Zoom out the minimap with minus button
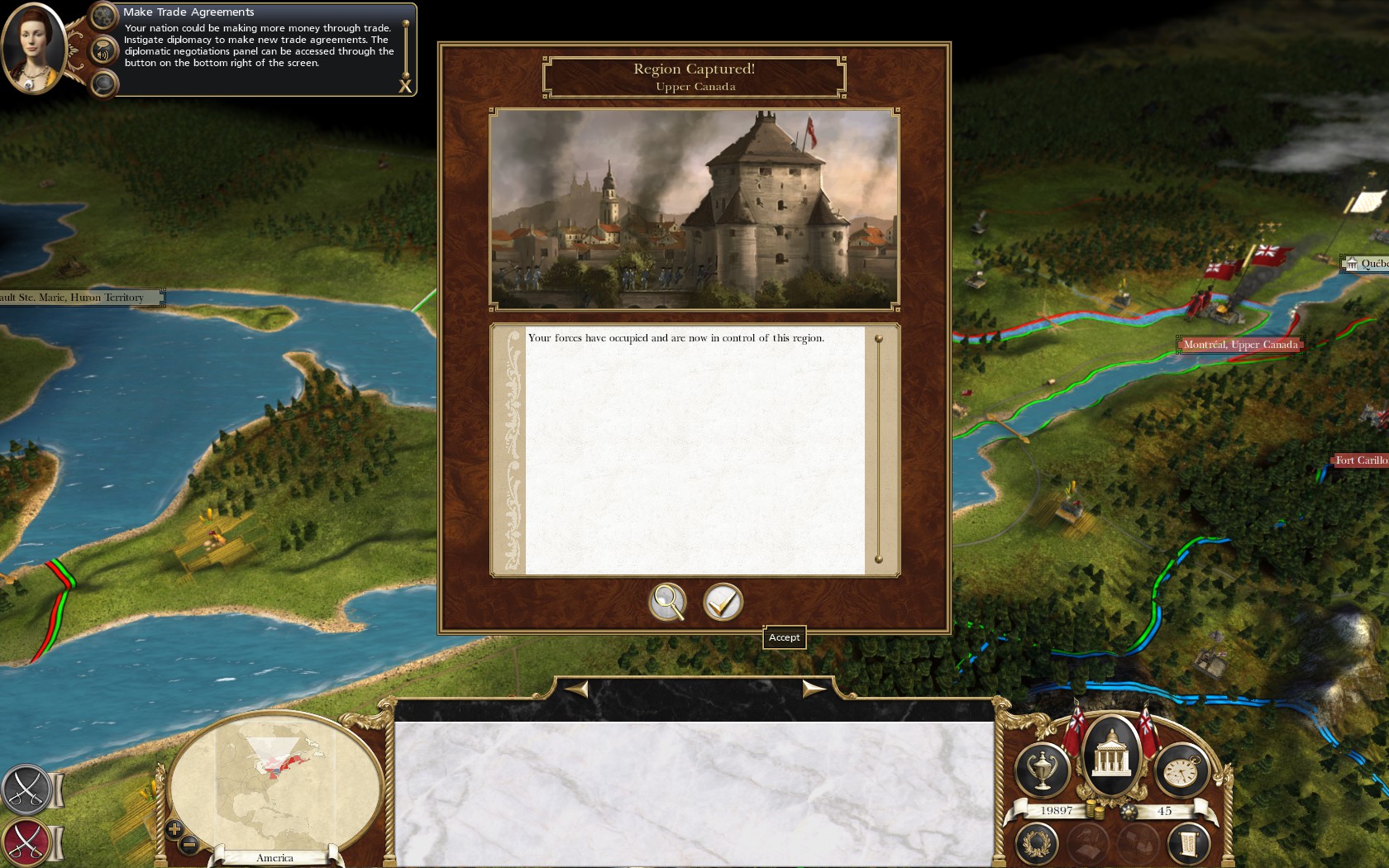Screen dimensions: 1389x868 pos(189,844)
